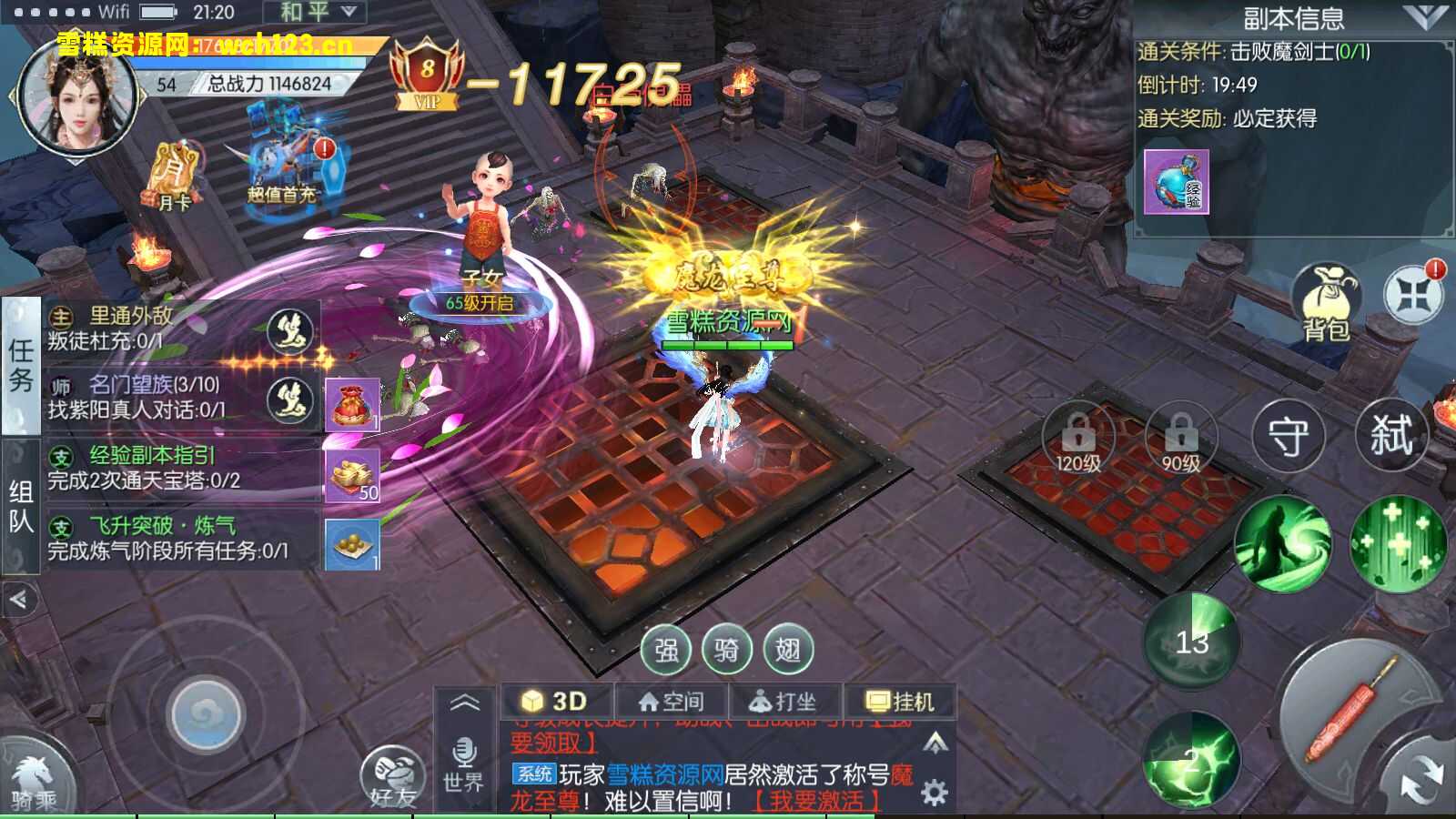Toggle the 3D view button
Screen dimensions: 1456x819
coord(555,702)
